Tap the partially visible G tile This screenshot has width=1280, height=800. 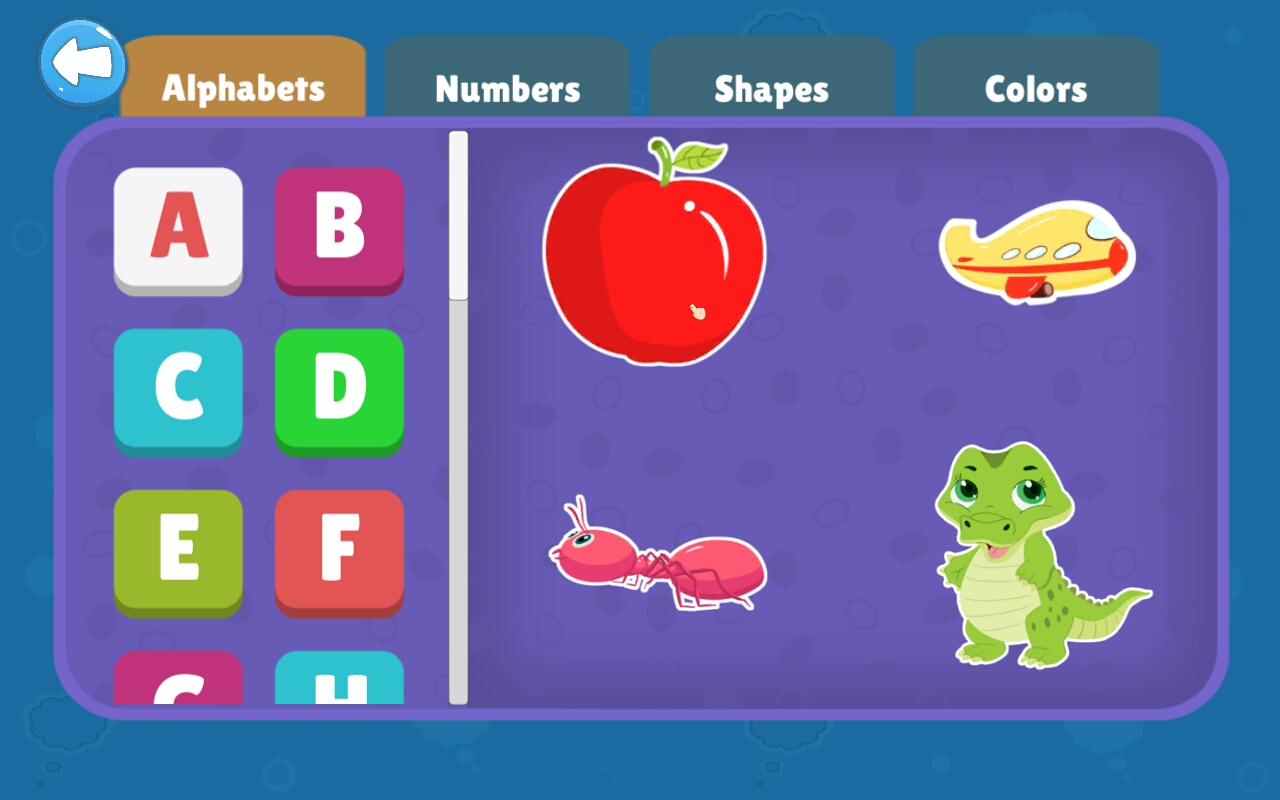[x=178, y=685]
